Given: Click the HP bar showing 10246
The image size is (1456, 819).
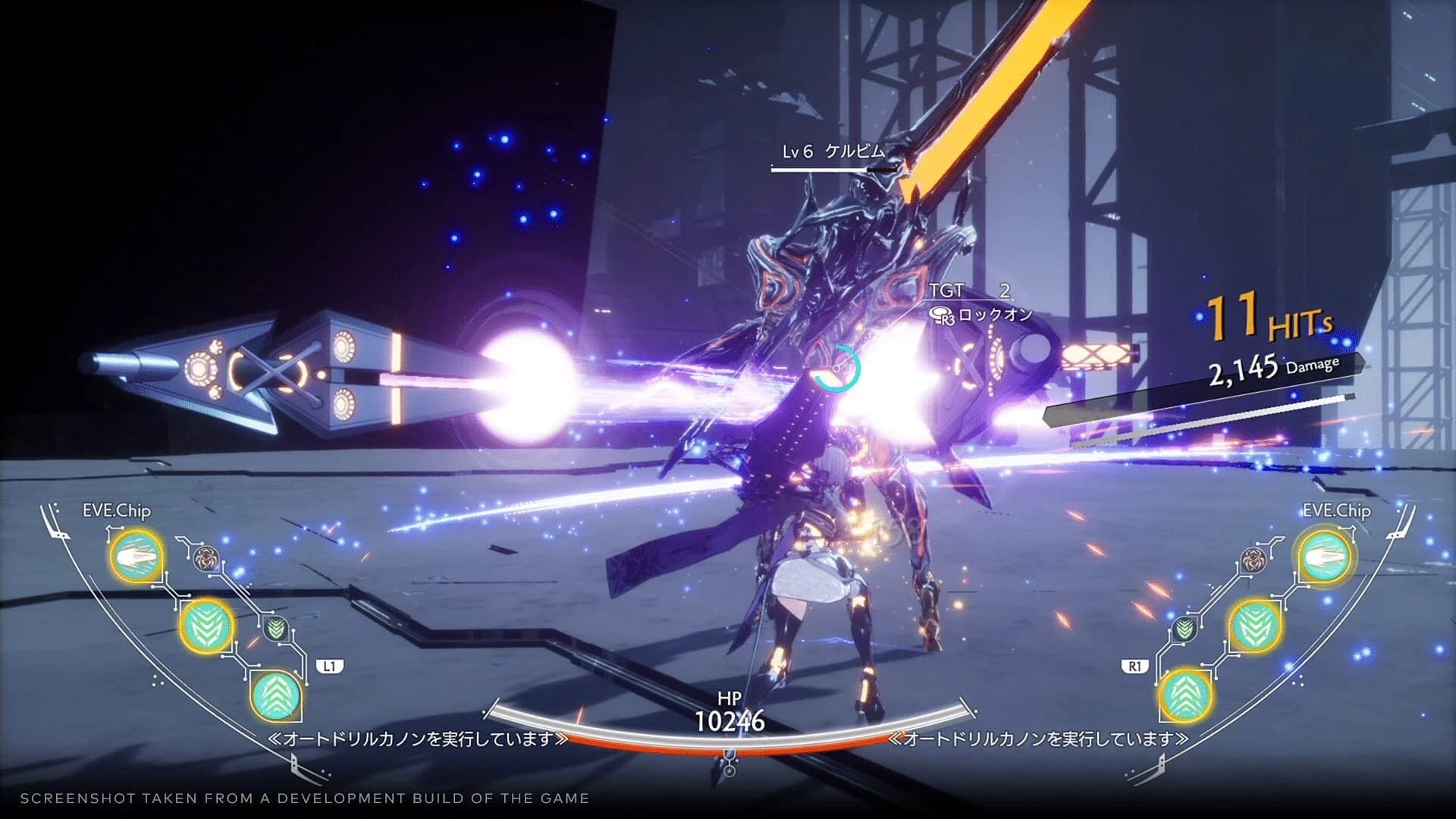Looking at the screenshot, I should click(731, 720).
